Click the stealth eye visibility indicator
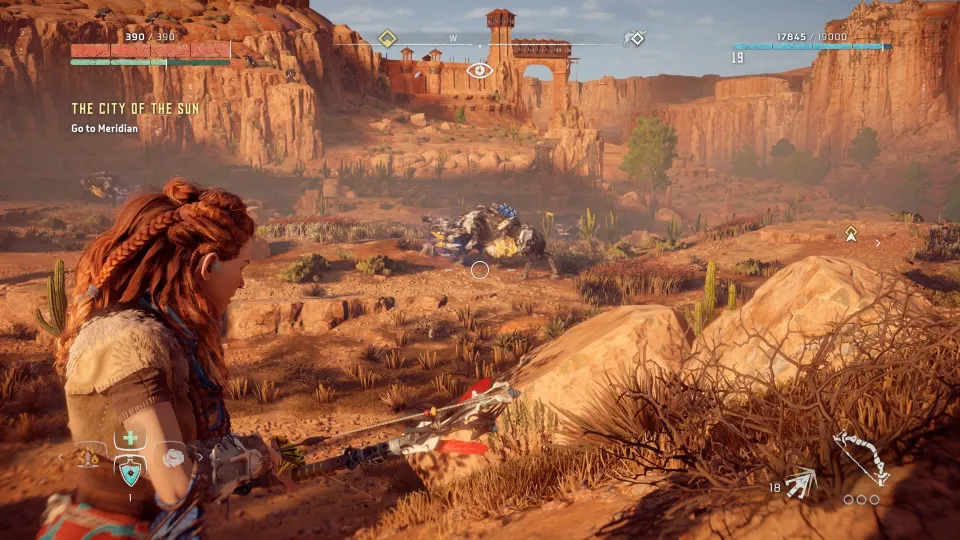960x540 pixels. pos(480,70)
